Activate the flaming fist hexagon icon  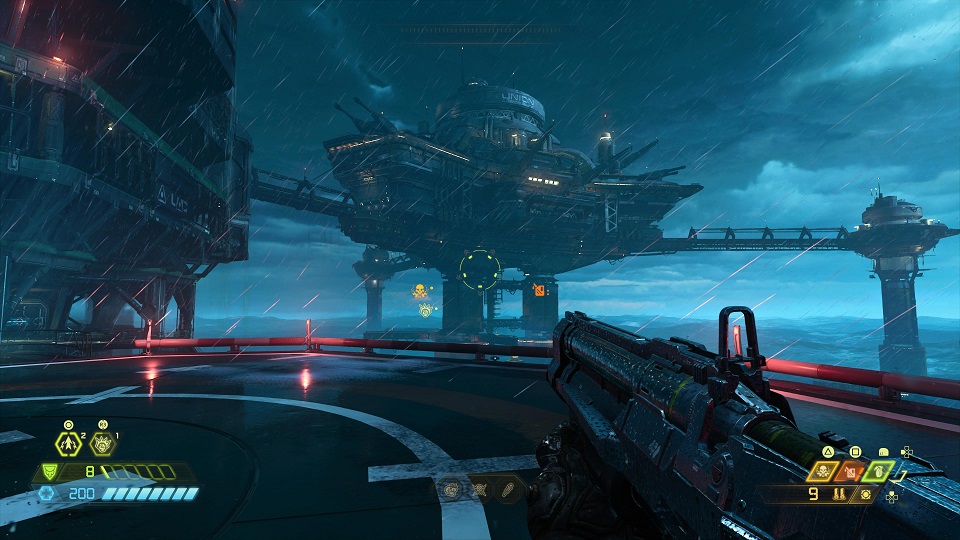101,443
